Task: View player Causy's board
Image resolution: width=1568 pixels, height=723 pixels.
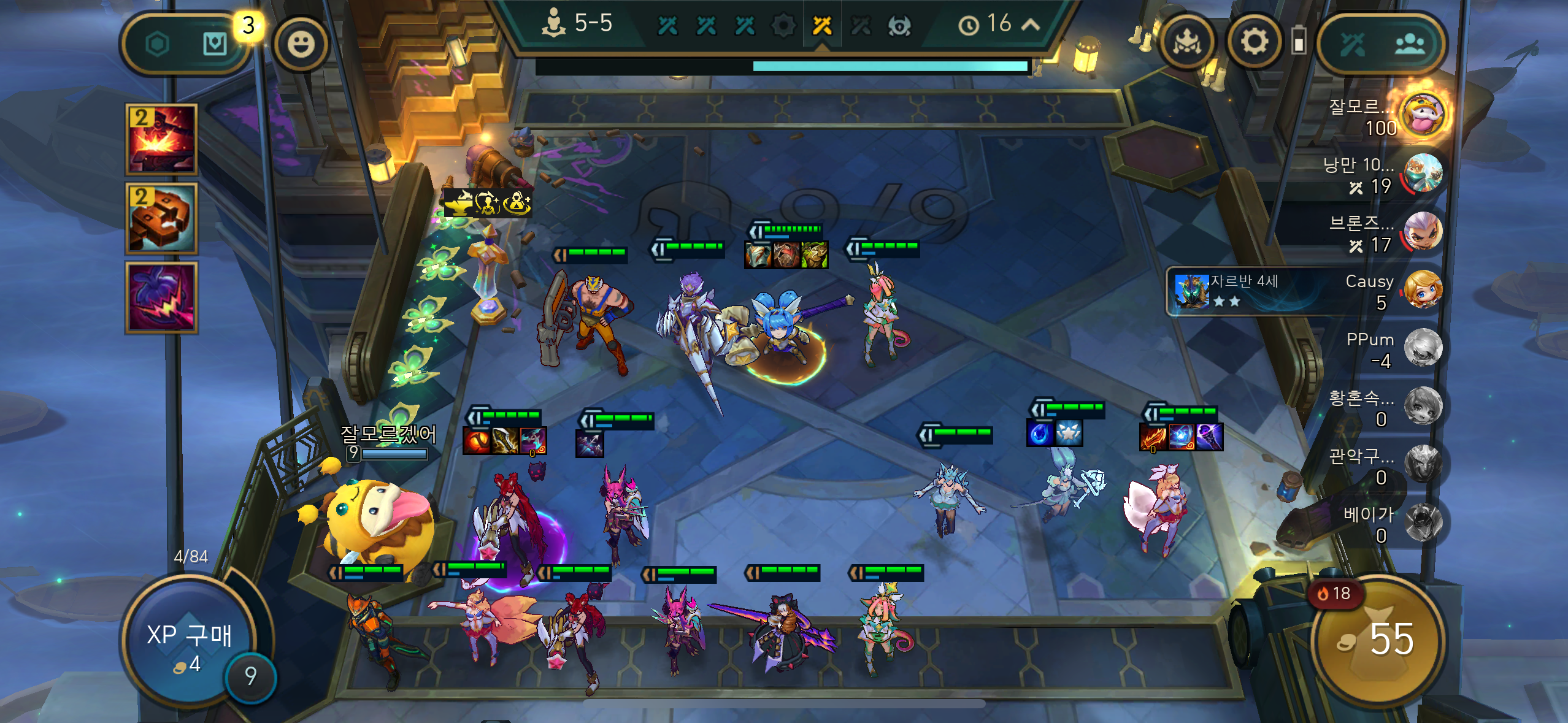Action: 1423,289
